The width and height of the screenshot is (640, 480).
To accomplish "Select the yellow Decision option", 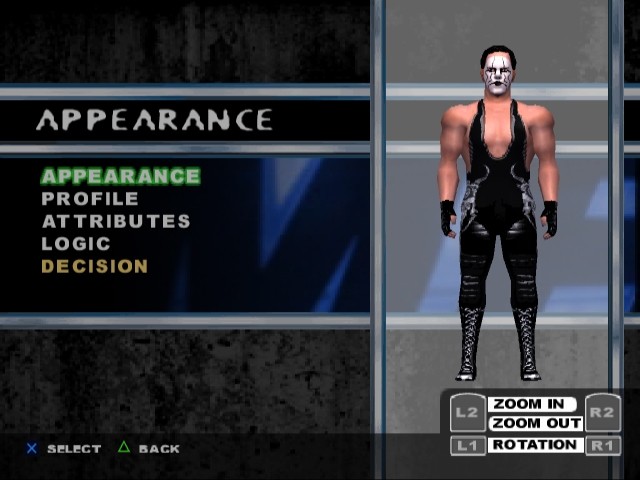I will coord(95,266).
